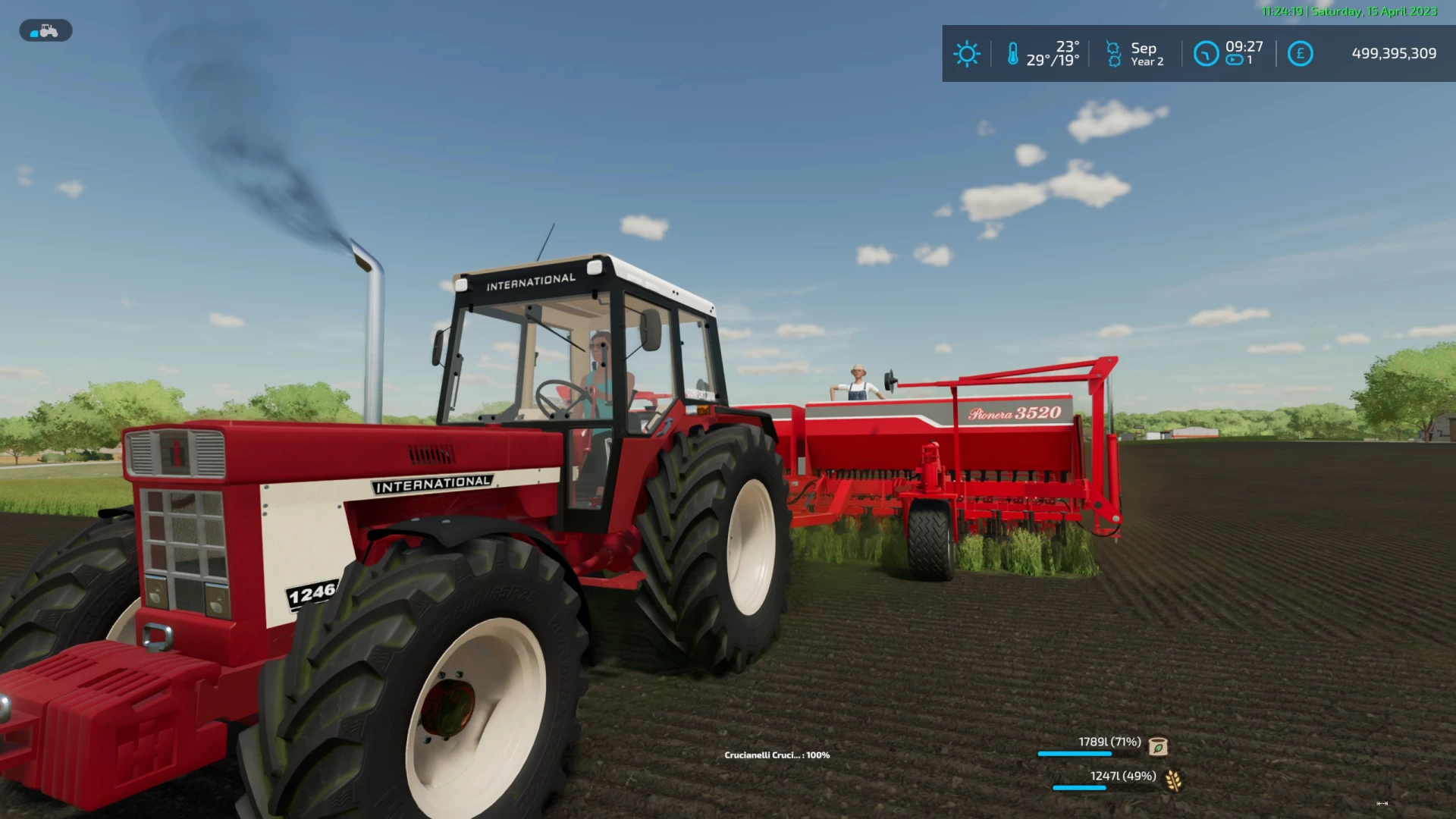This screenshot has width=1456, height=819.
Task: Select the thermometer temperature icon
Action: point(1015,54)
